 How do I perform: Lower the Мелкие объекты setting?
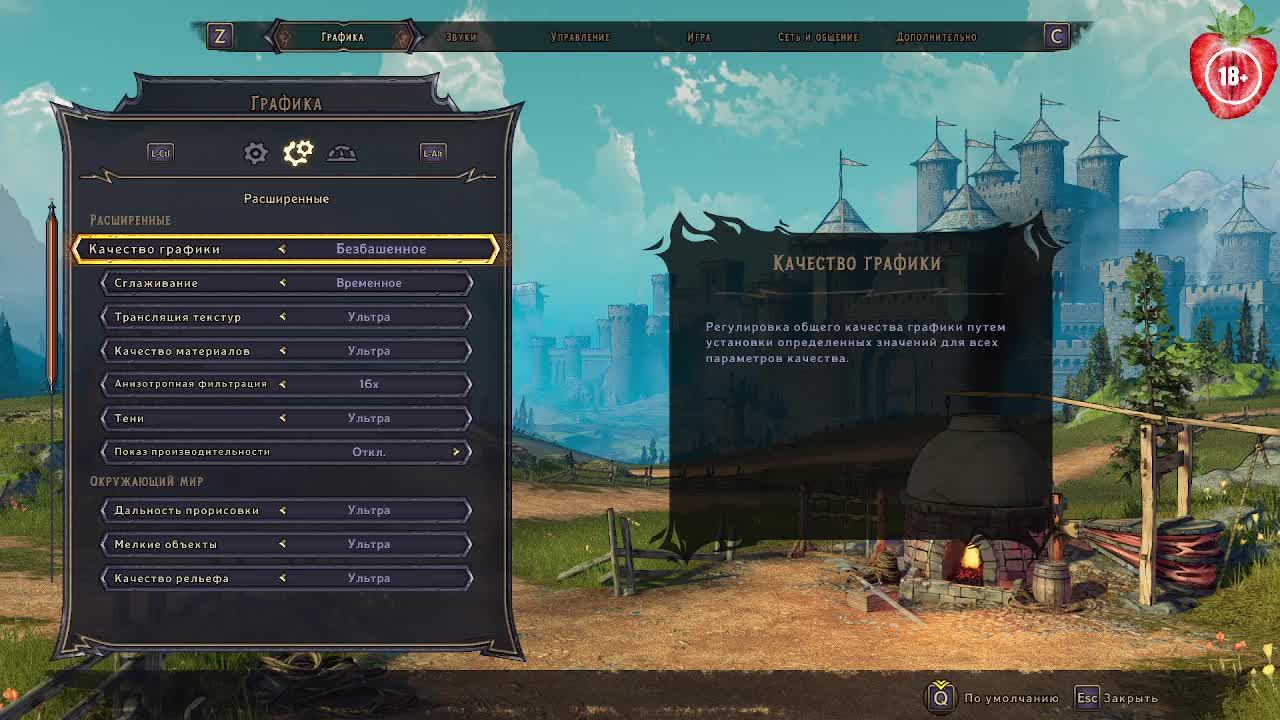pos(282,544)
